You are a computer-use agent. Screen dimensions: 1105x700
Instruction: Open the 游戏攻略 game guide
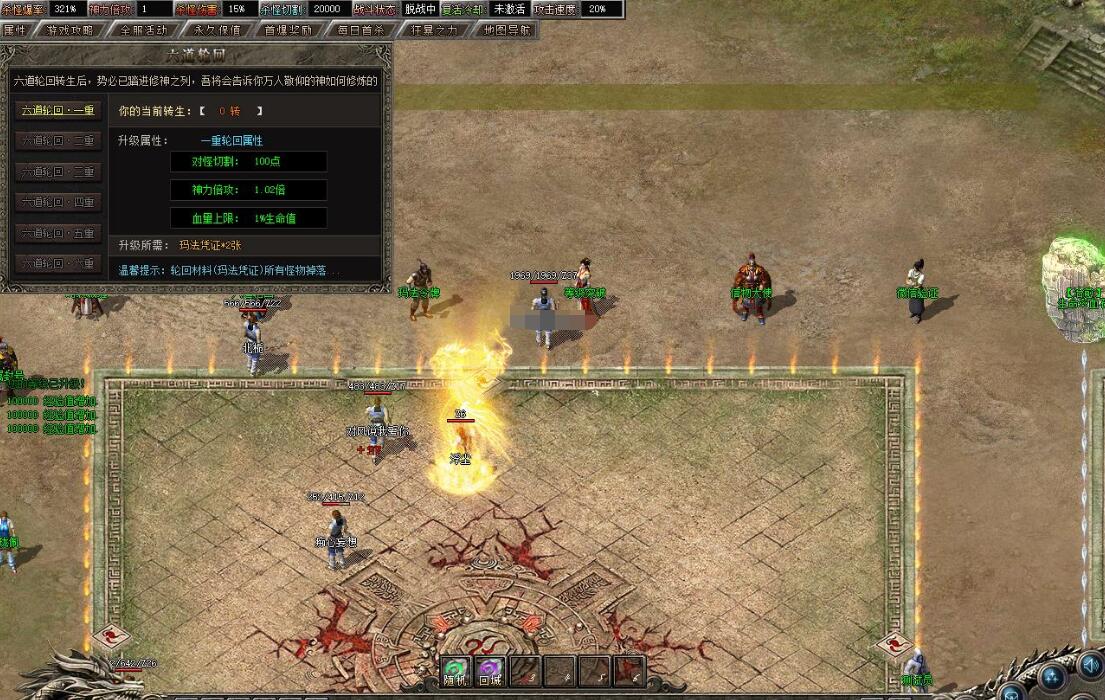[70, 30]
